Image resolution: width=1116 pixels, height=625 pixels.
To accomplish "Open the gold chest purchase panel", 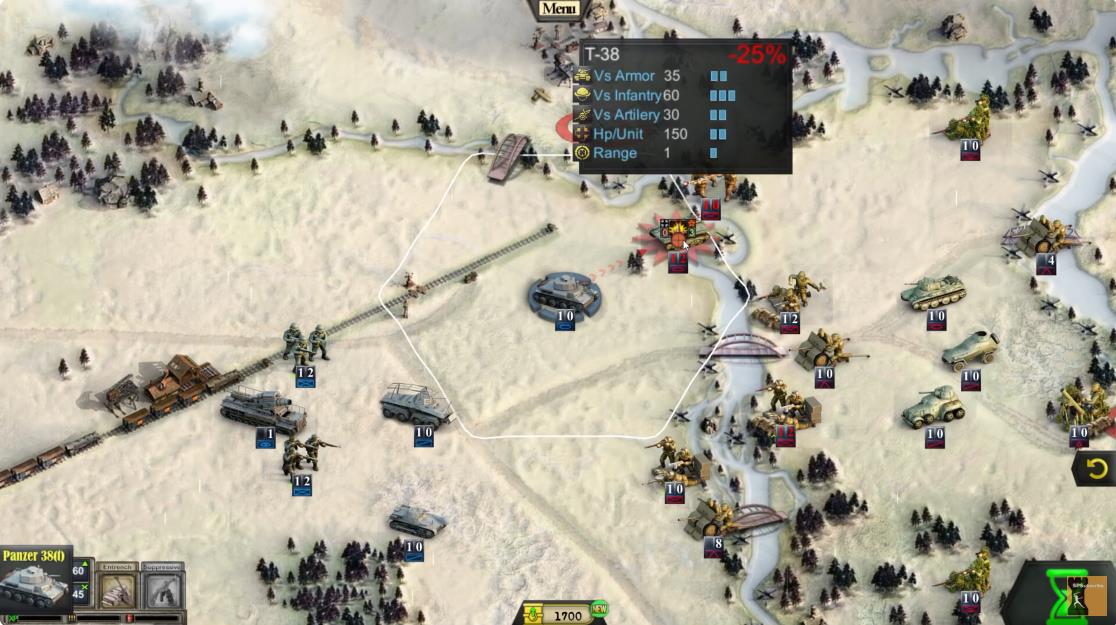I will point(532,614).
